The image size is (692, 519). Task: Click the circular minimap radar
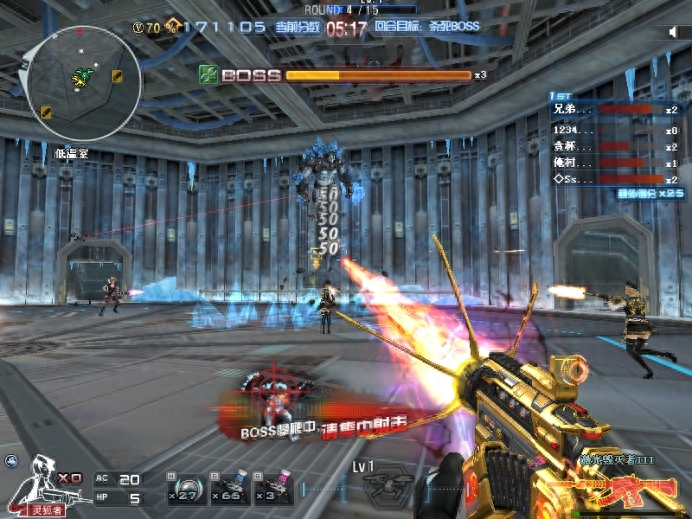pos(83,82)
